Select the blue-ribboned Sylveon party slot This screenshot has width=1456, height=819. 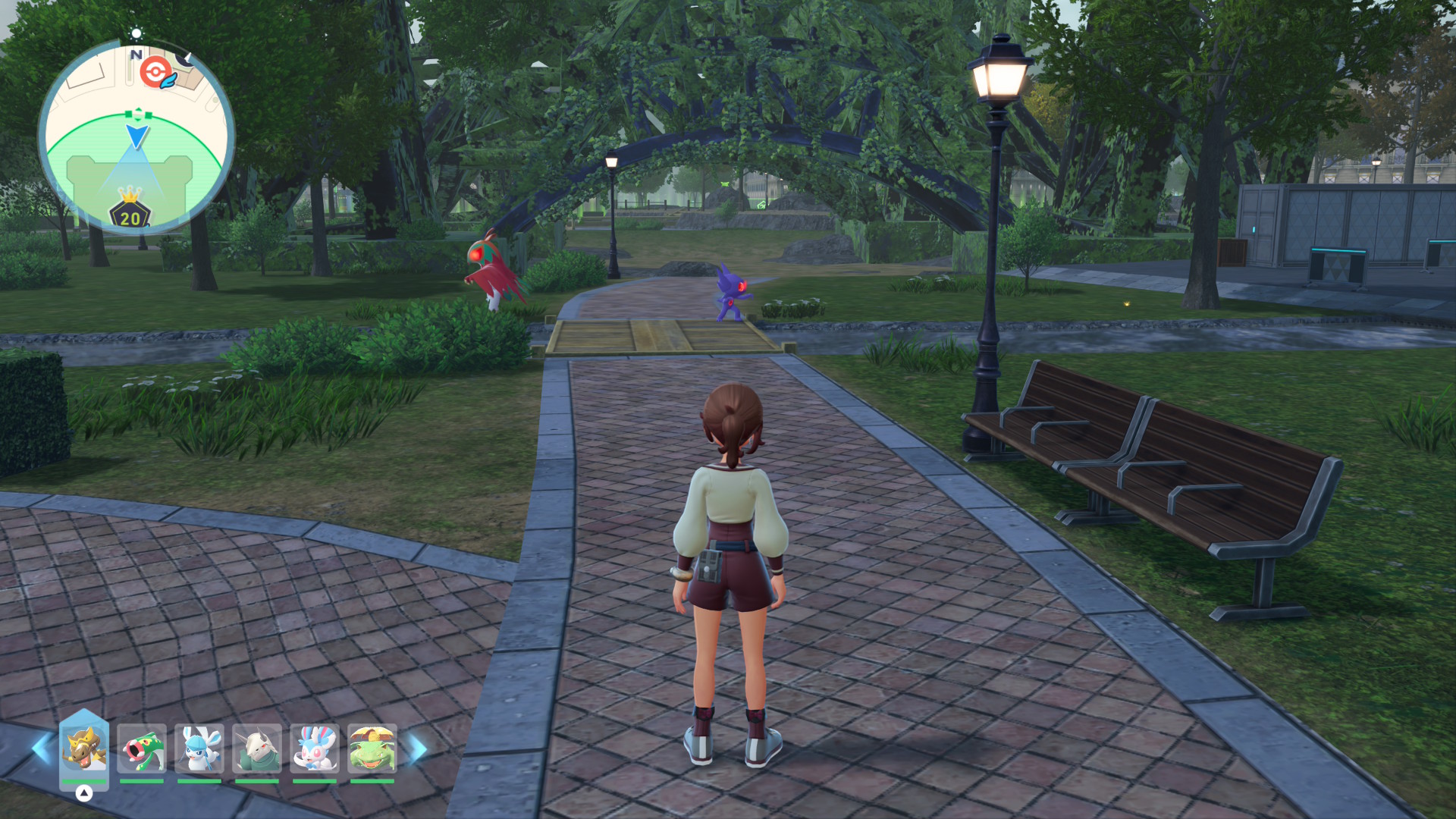coord(315,749)
